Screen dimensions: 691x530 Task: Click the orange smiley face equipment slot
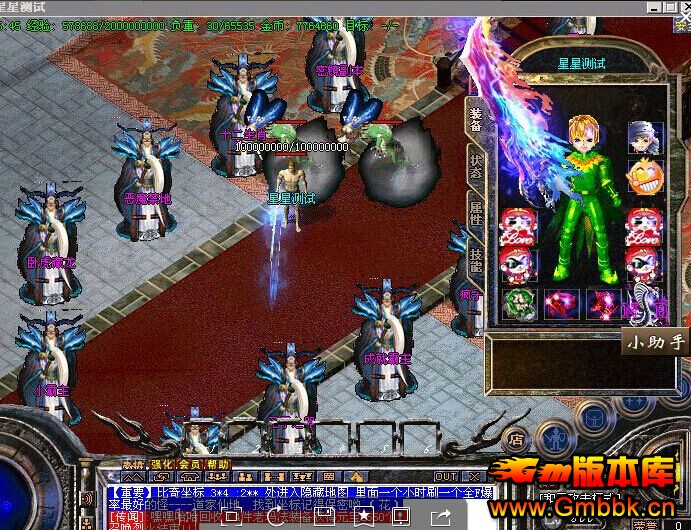645,178
